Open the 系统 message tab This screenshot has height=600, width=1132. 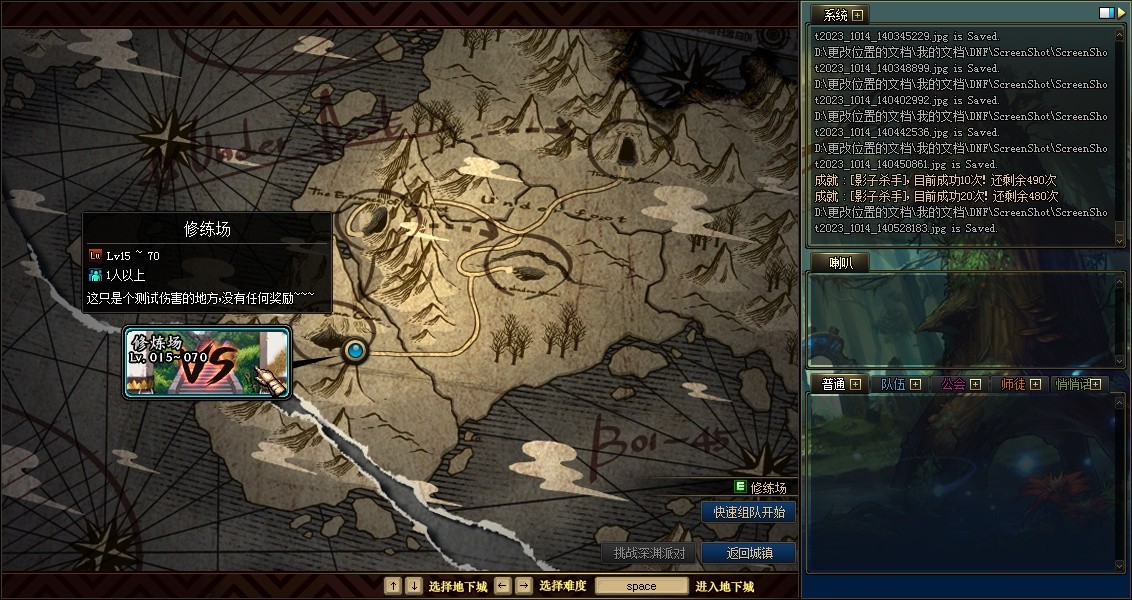pyautogui.click(x=840, y=15)
